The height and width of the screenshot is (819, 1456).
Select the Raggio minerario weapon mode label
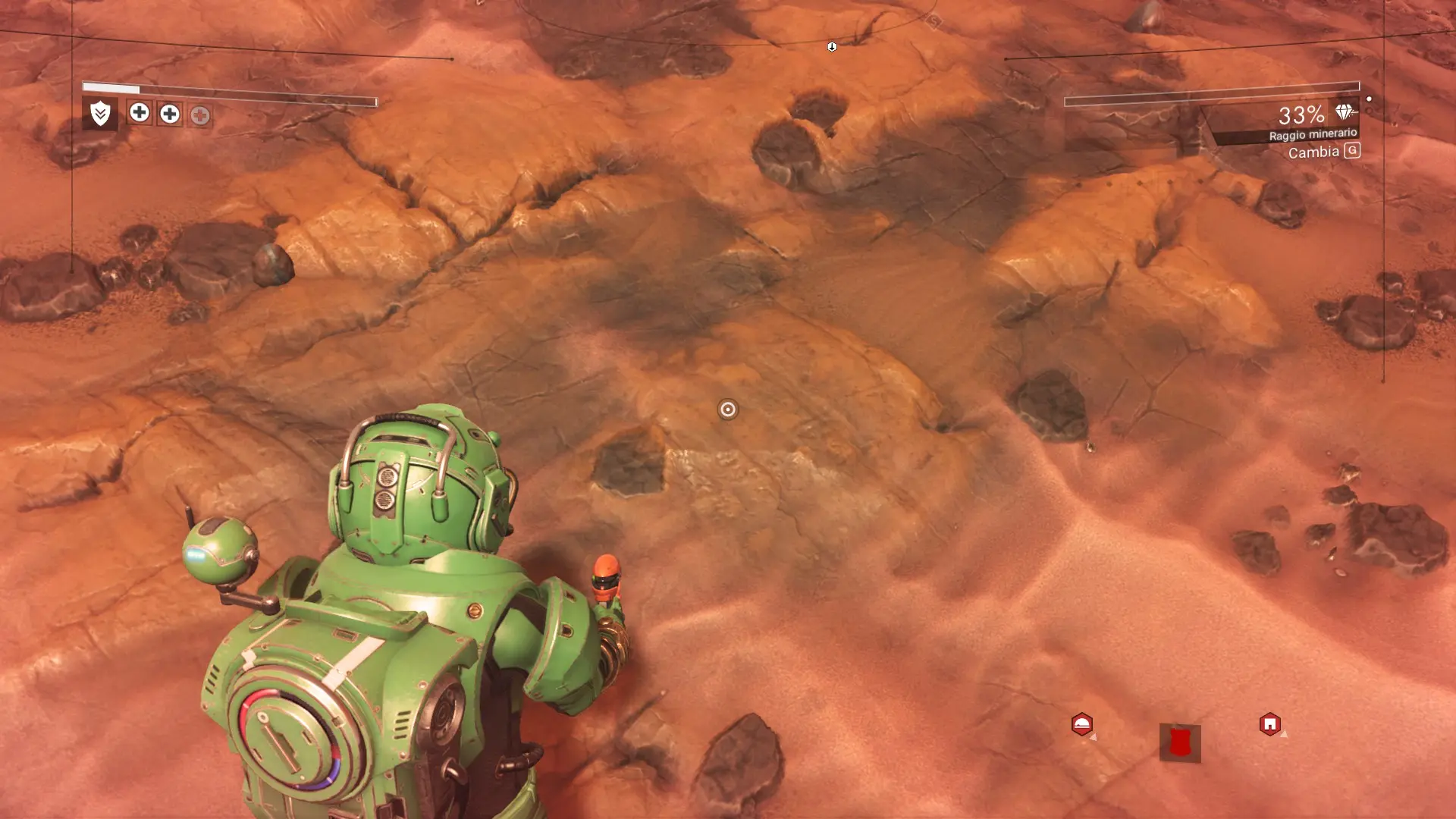1313,134
